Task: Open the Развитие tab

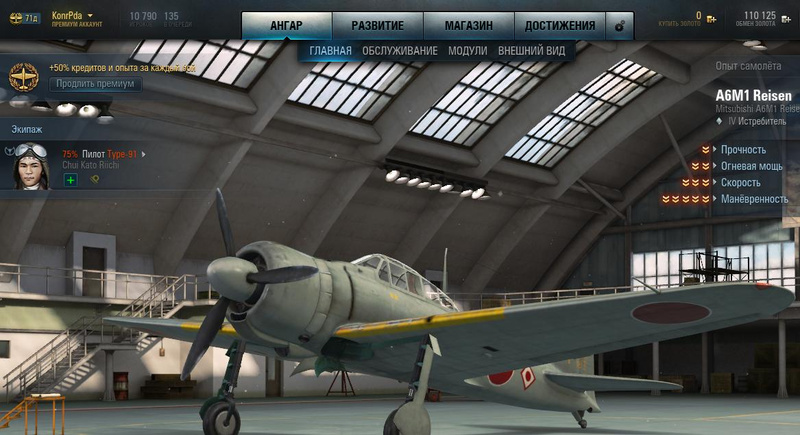Action: [377, 25]
